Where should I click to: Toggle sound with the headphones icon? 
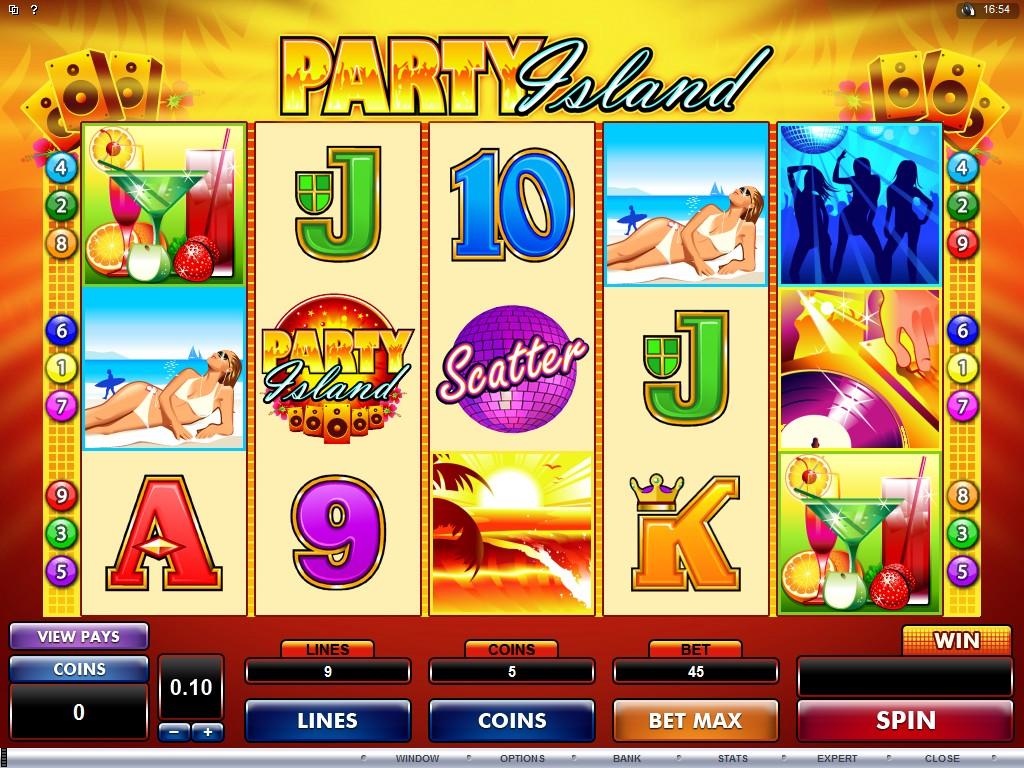tap(967, 10)
